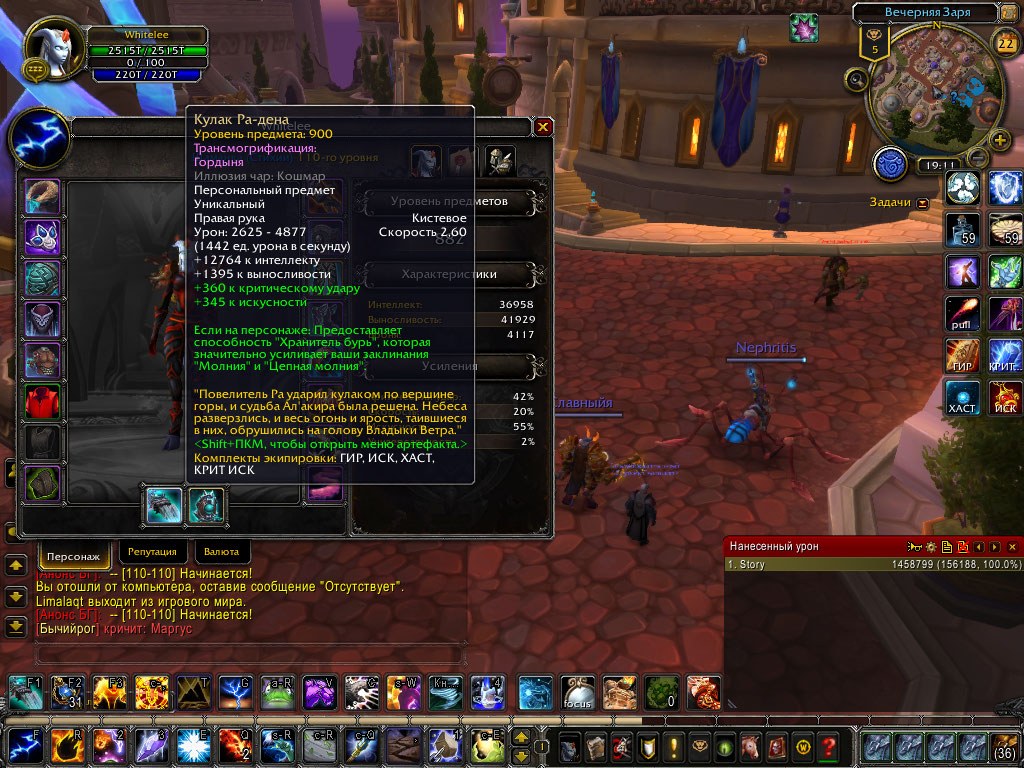Click the Кулак Ра-дена main-hand weapon slot
The image size is (1024, 768).
(x=164, y=505)
